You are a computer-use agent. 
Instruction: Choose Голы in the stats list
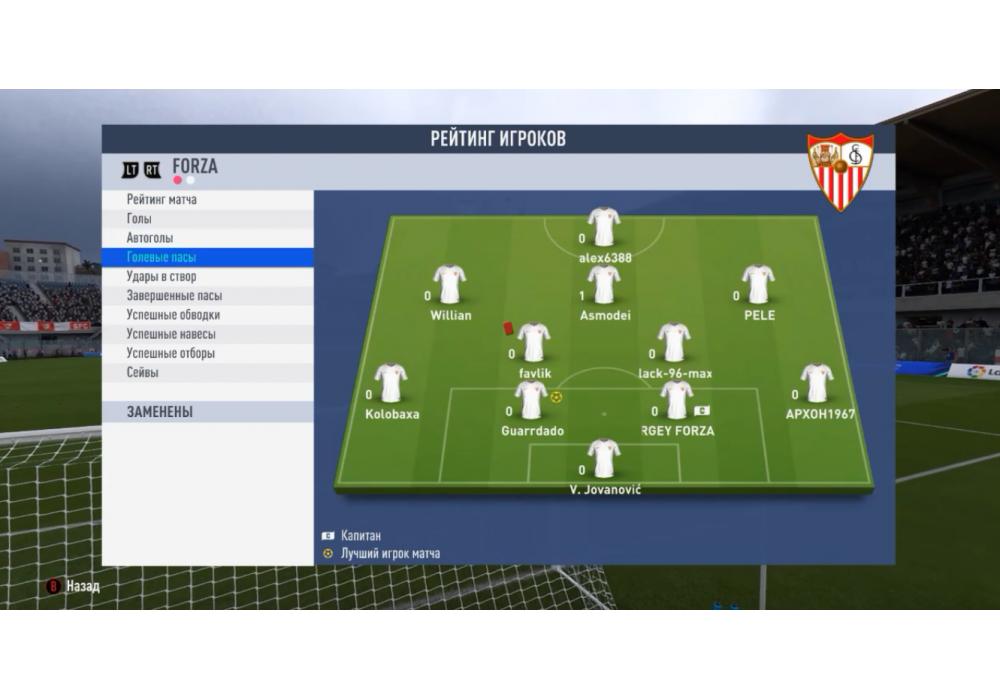click(140, 219)
